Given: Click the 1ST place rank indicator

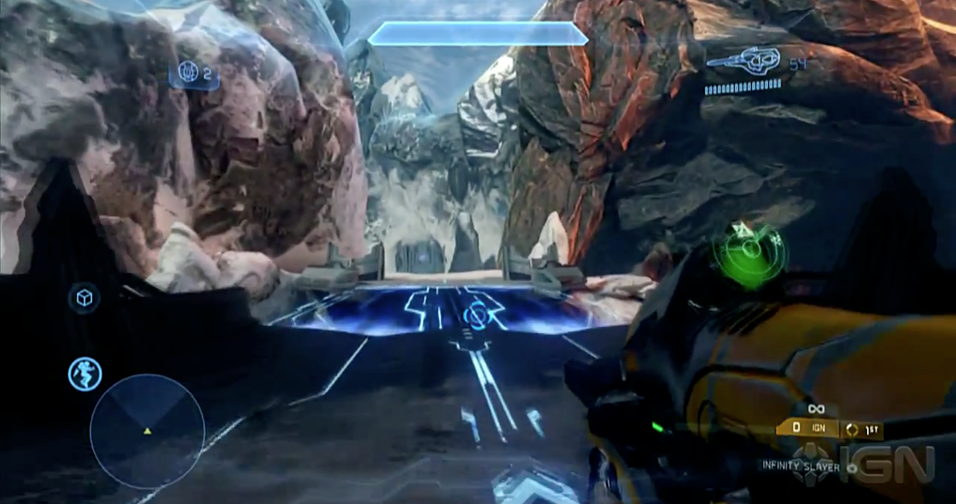Looking at the screenshot, I should coord(864,427).
